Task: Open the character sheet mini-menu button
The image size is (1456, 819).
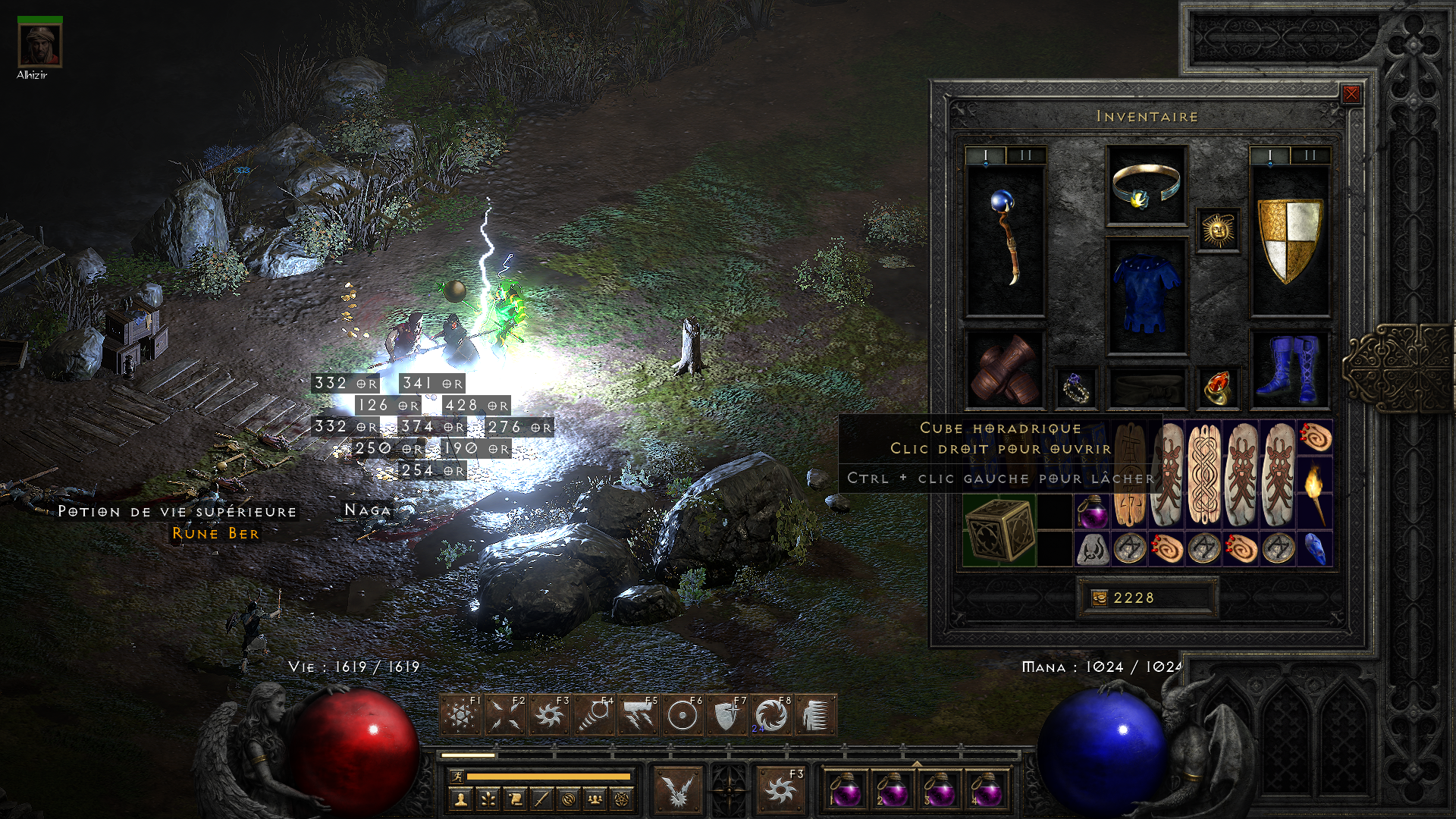Action: pyautogui.click(x=460, y=799)
